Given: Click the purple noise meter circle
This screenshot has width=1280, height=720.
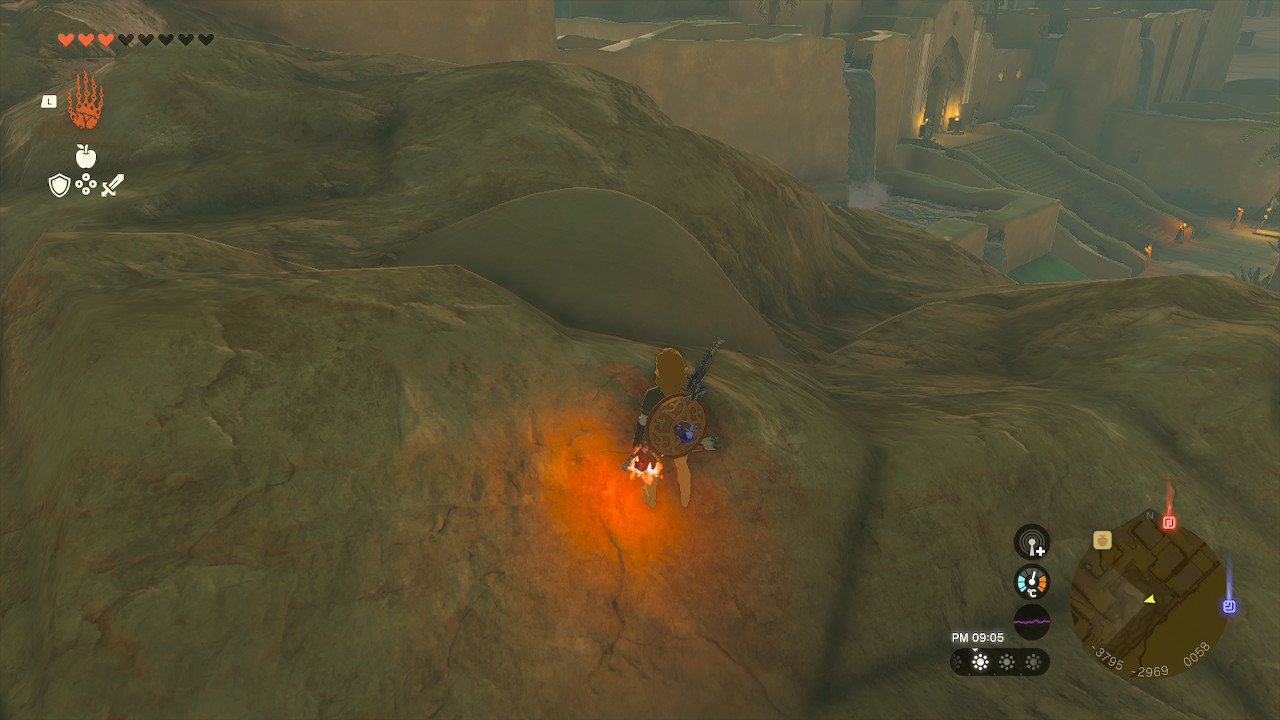Looking at the screenshot, I should tap(1032, 621).
